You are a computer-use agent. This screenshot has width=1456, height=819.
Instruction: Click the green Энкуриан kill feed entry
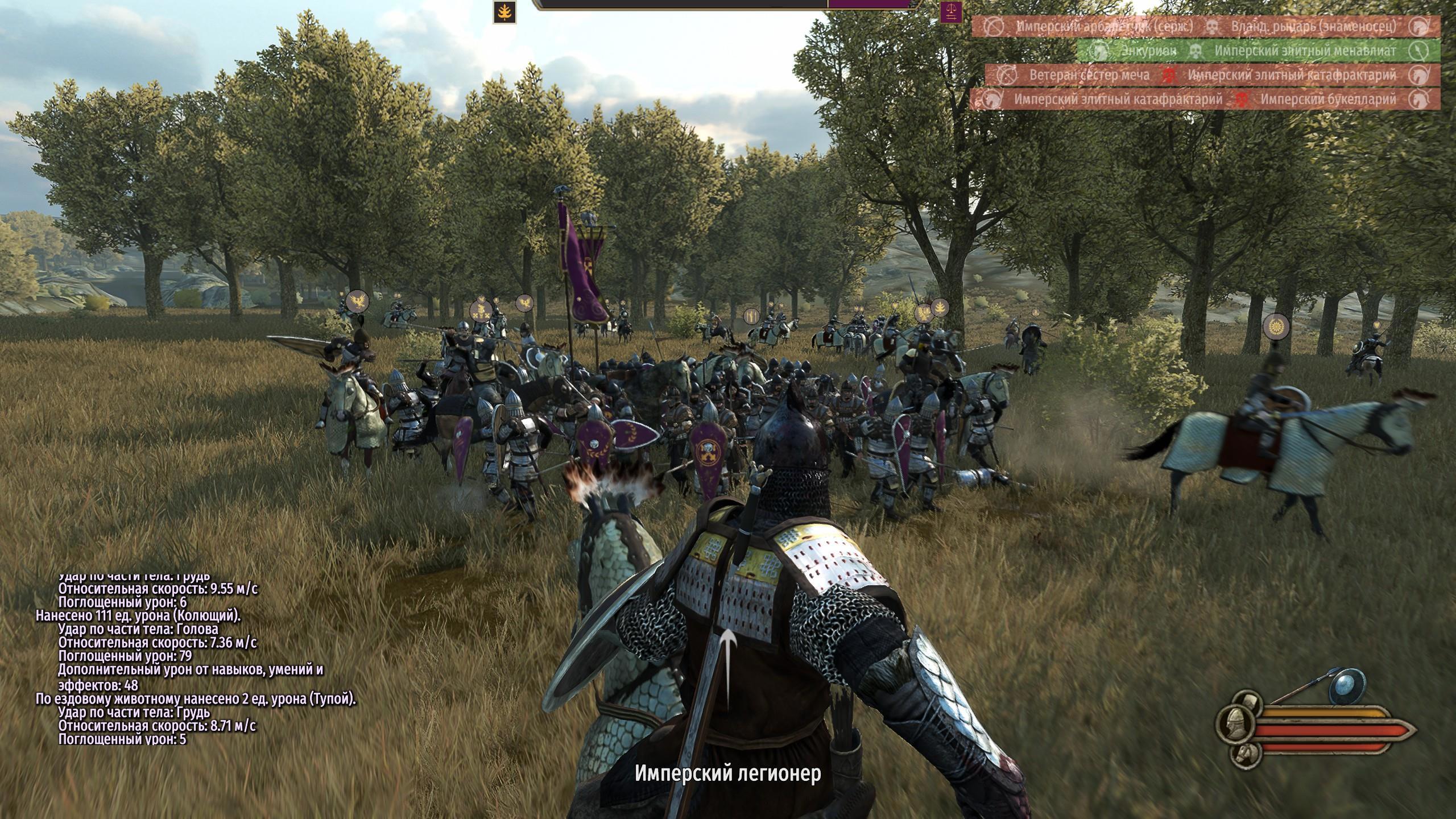(1258, 51)
